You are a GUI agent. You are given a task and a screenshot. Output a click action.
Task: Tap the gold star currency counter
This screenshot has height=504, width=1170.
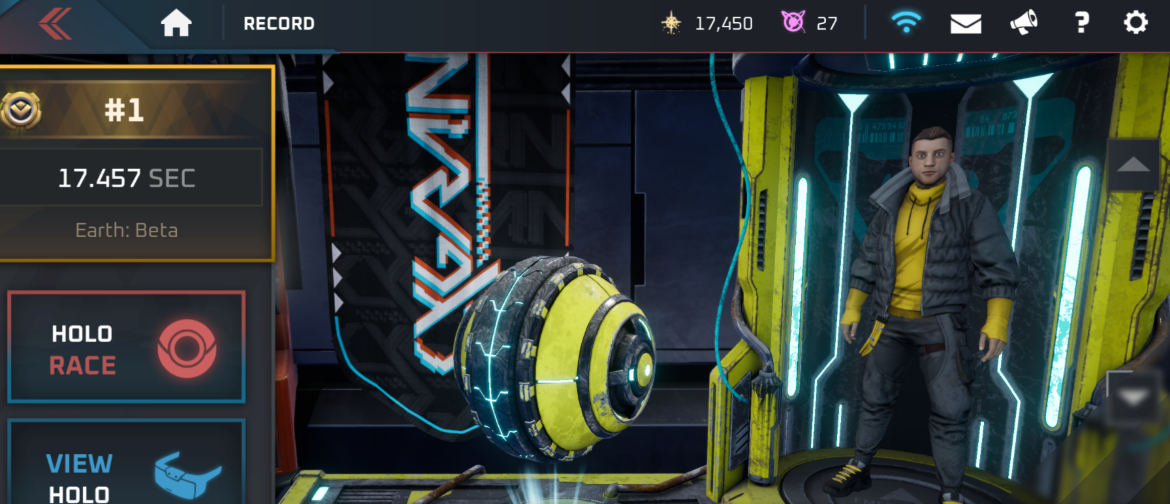[707, 23]
